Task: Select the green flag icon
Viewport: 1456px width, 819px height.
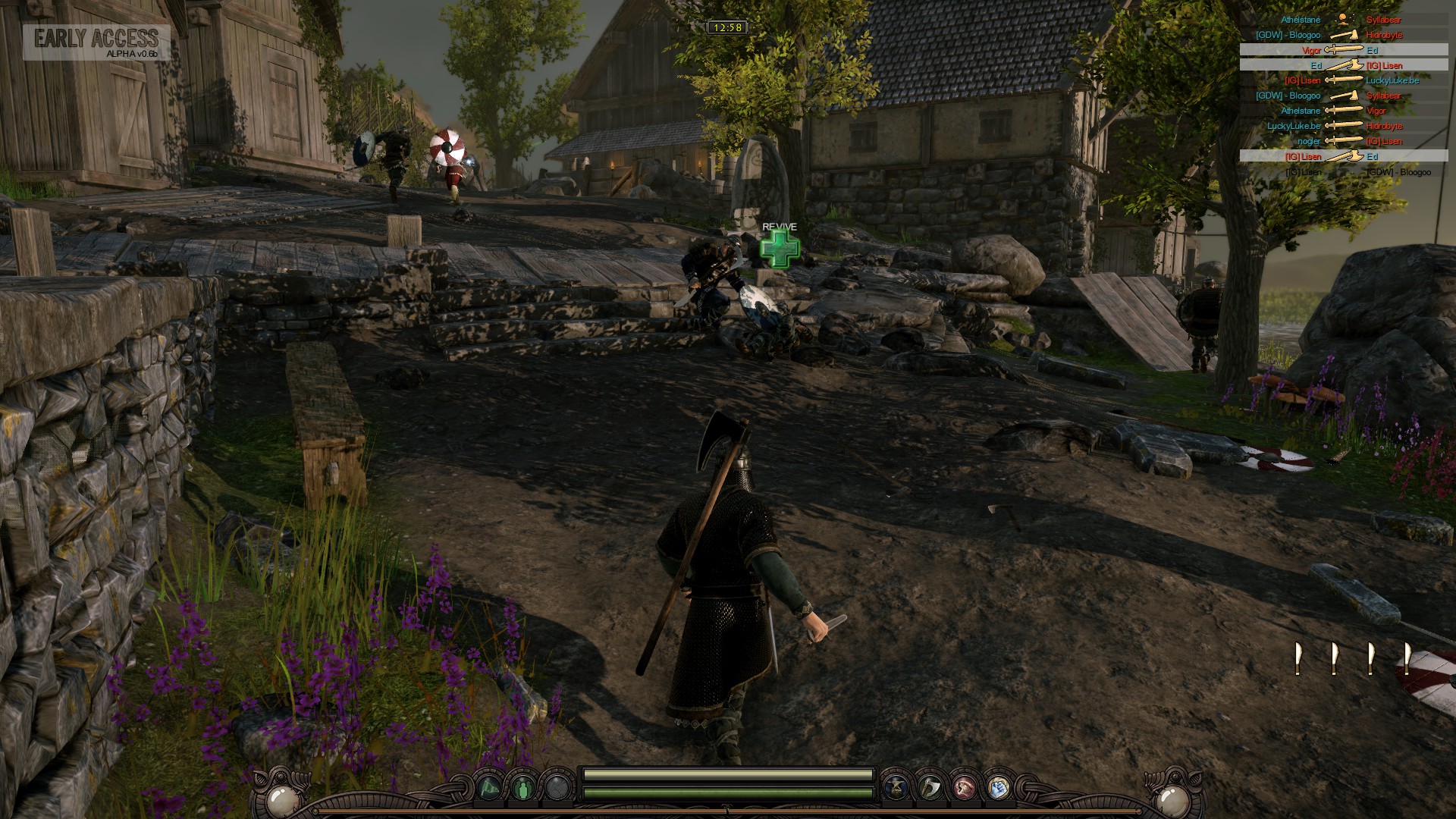Action: point(490,788)
